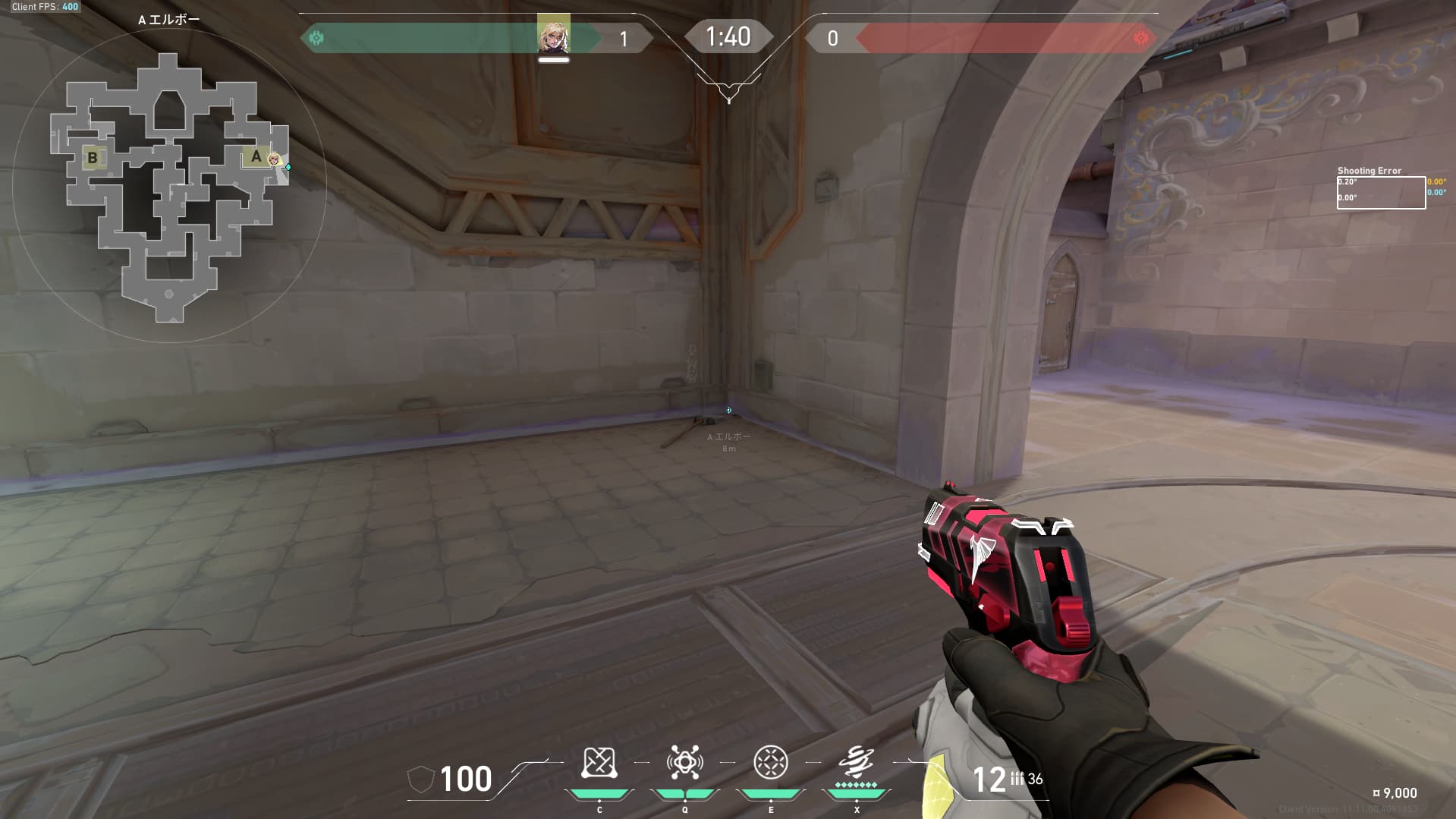This screenshot has width=1456, height=819.
Task: Activate the GravNet ability icon
Action: point(599,763)
